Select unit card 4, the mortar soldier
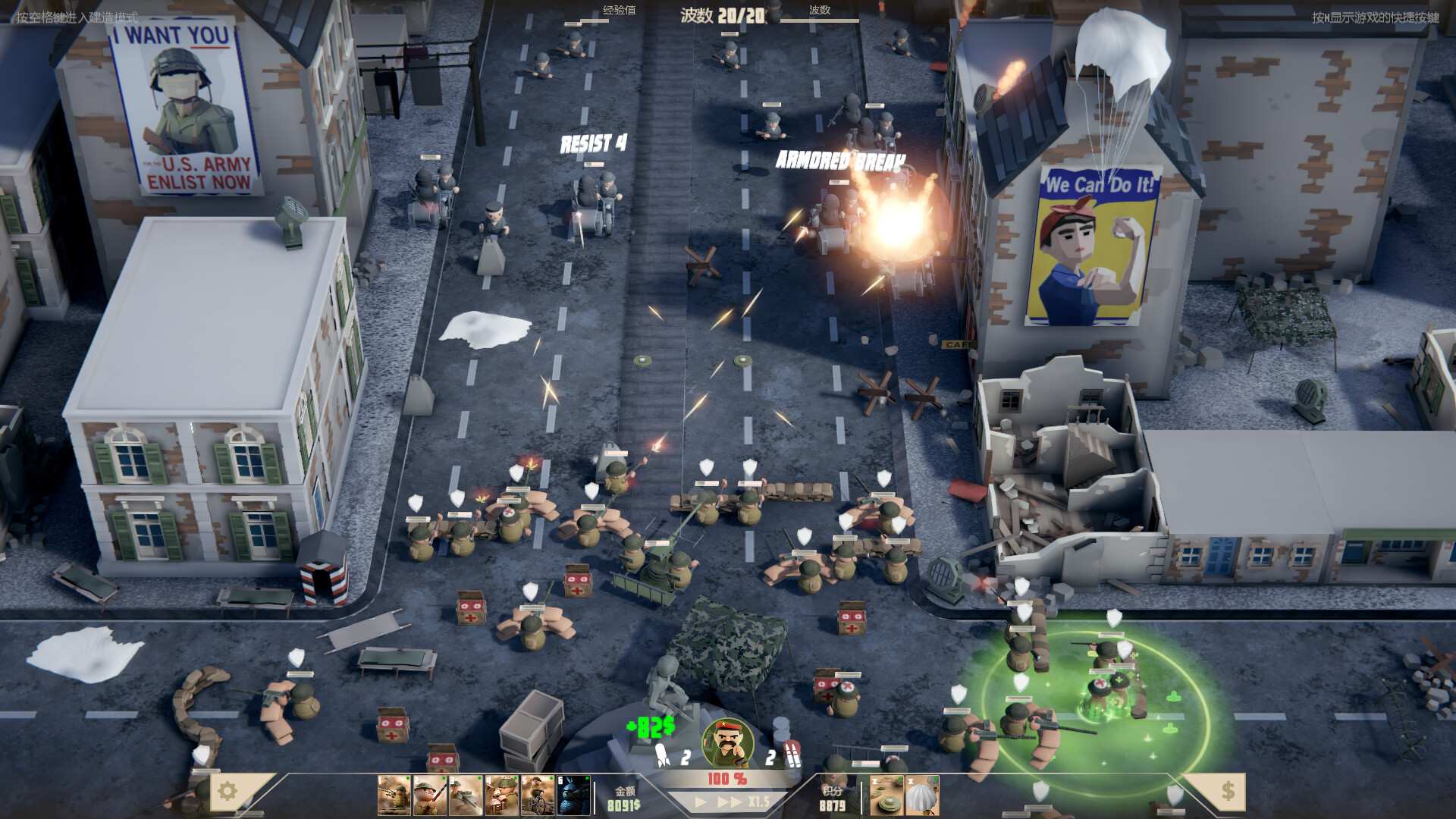 500,795
